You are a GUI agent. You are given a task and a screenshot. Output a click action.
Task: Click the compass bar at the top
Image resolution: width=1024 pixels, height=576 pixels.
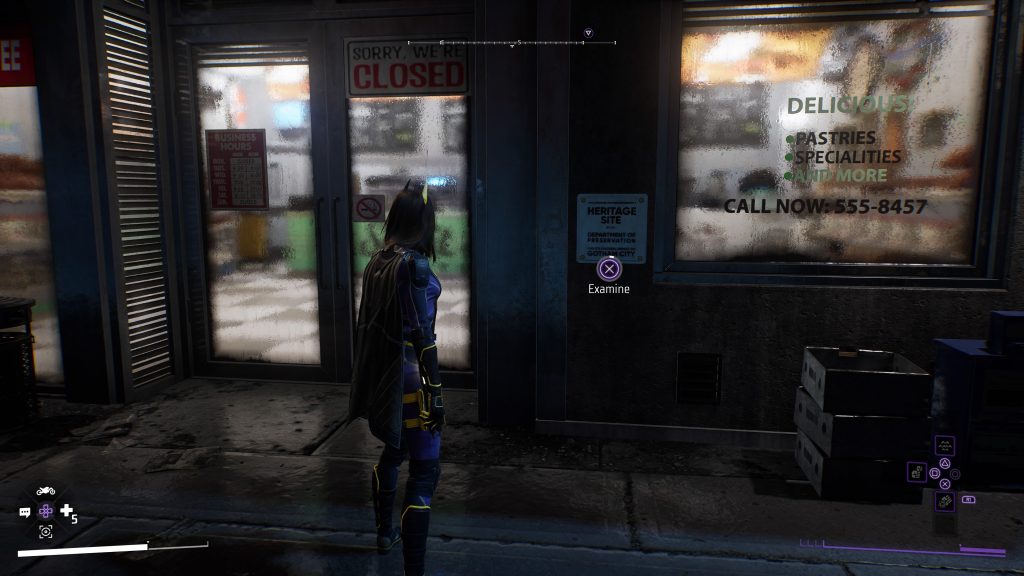point(511,43)
